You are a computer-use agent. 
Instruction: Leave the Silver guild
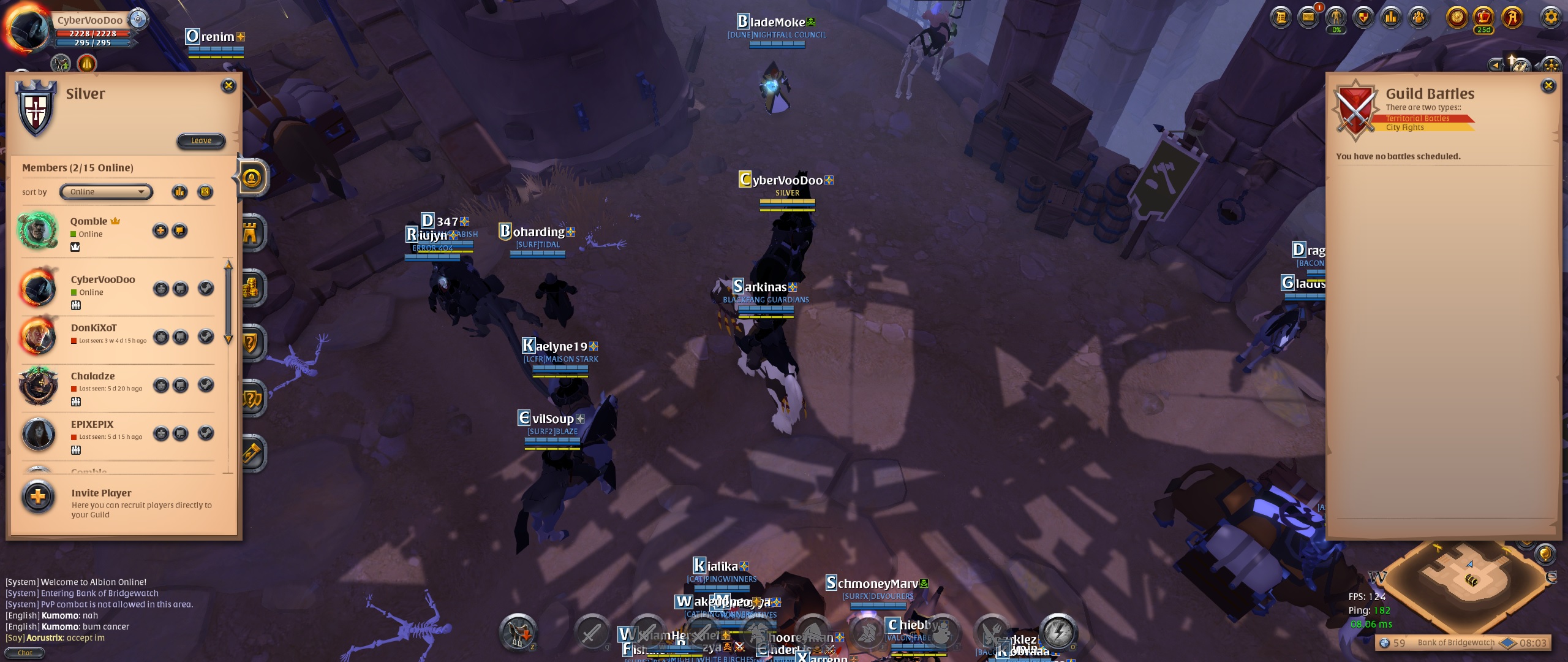pyautogui.click(x=201, y=141)
